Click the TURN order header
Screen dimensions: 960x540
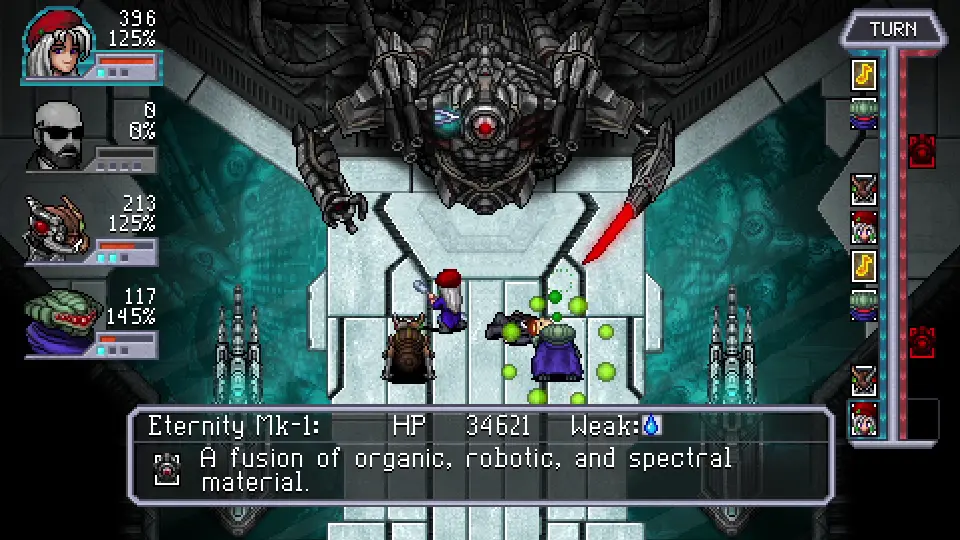coord(893,29)
